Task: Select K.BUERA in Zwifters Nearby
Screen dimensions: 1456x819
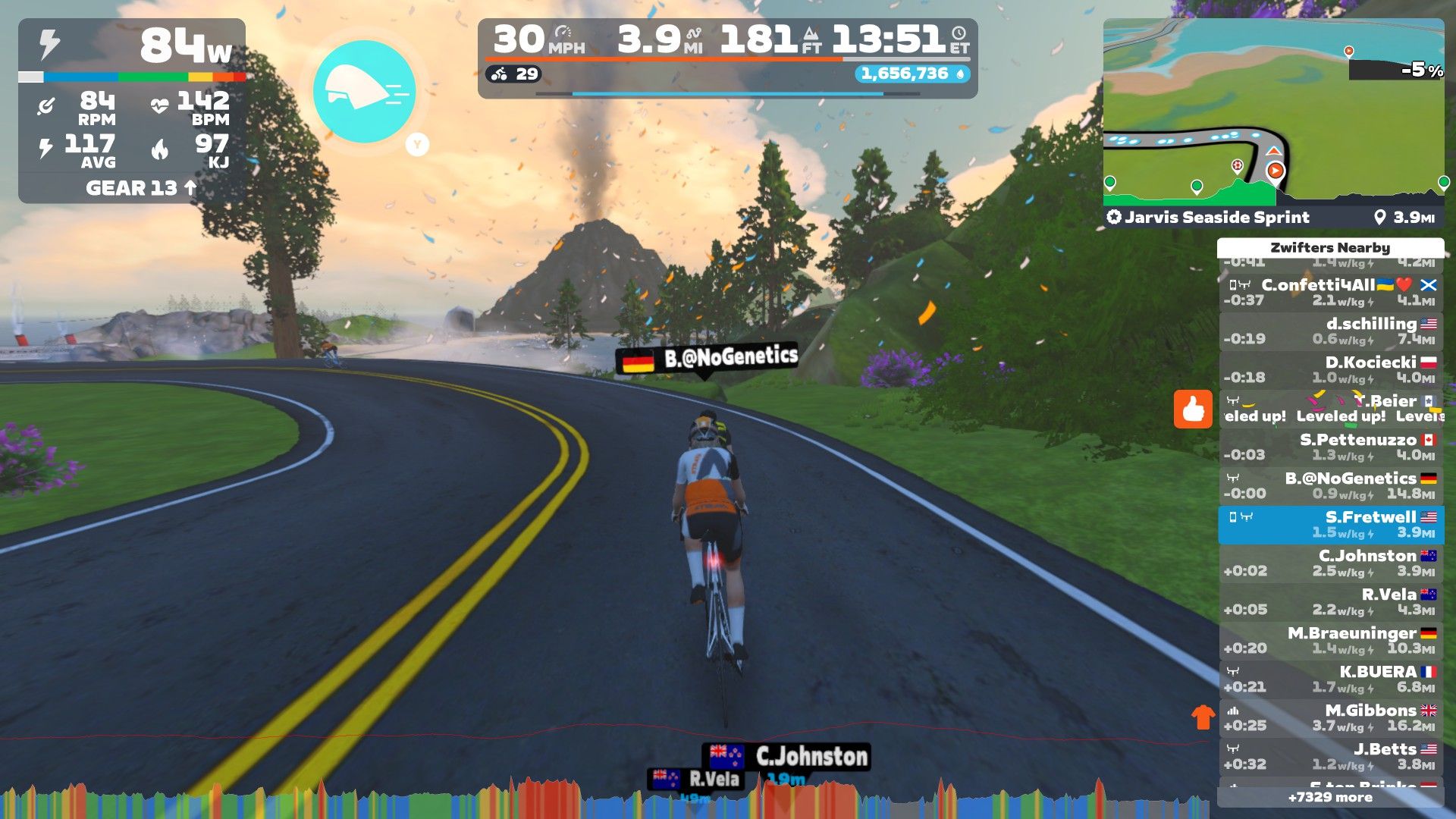Action: pyautogui.click(x=1331, y=679)
